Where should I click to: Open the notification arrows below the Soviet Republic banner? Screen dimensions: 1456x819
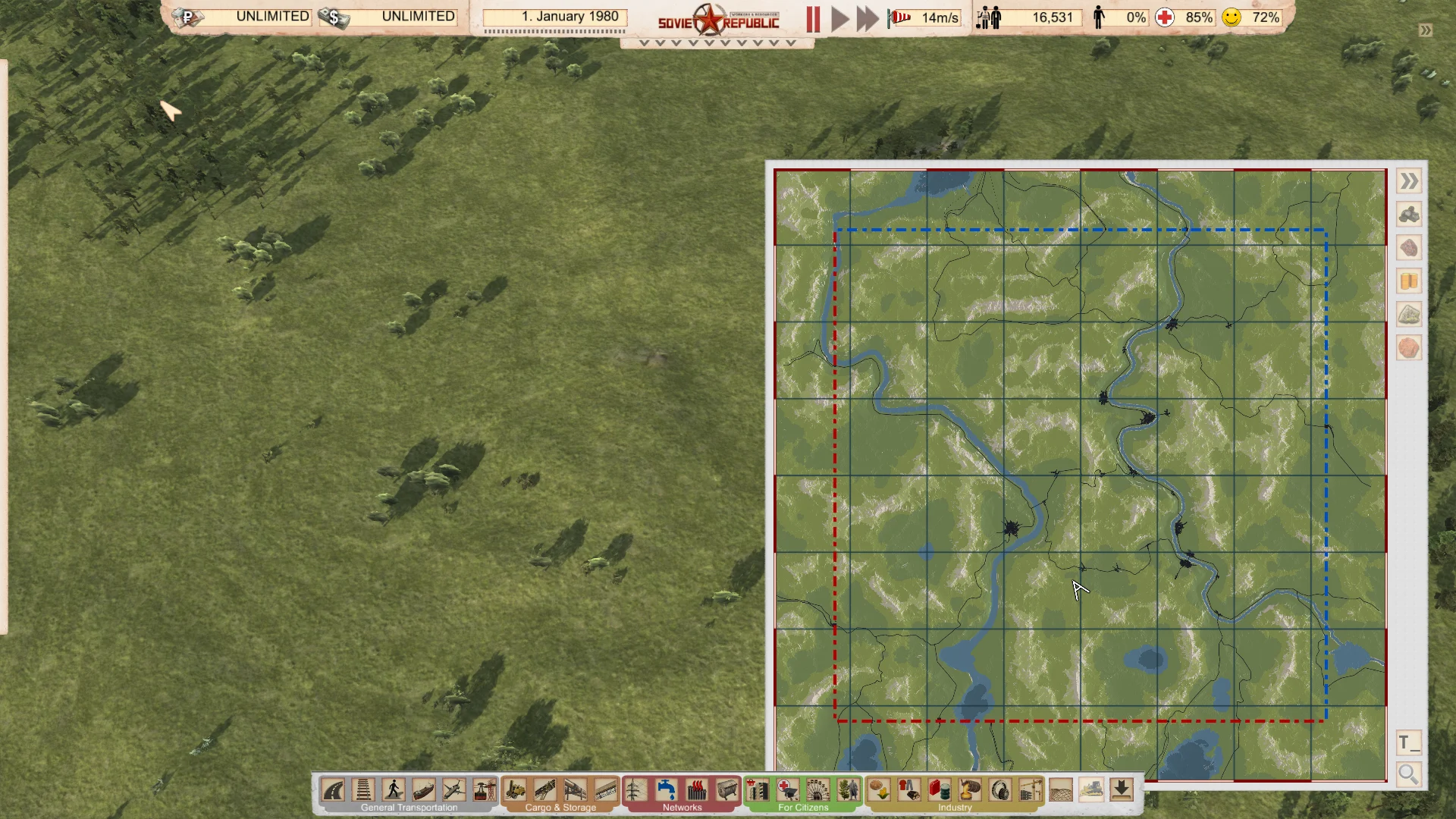pyautogui.click(x=713, y=43)
